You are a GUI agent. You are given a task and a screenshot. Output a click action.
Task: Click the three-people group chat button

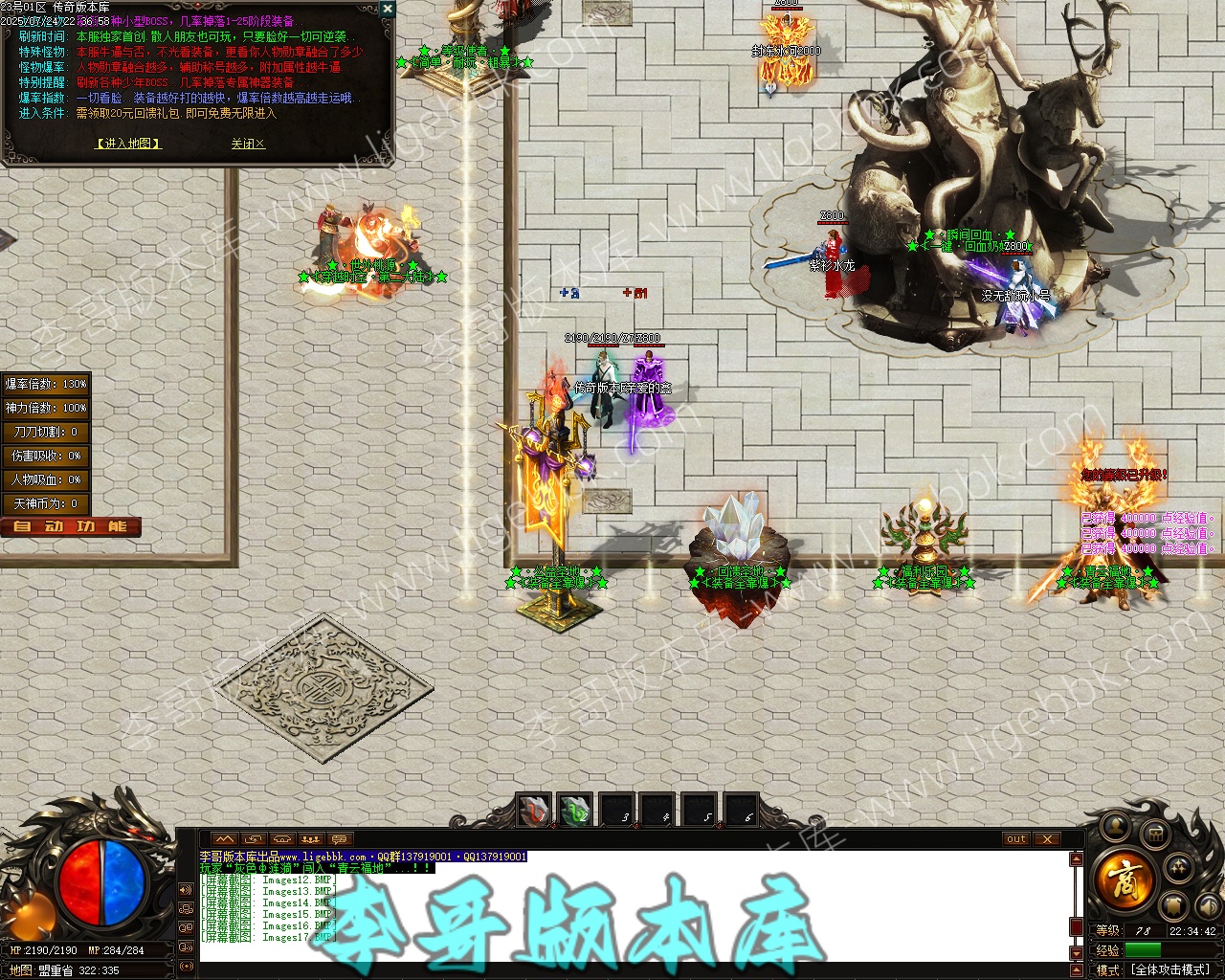coord(310,839)
